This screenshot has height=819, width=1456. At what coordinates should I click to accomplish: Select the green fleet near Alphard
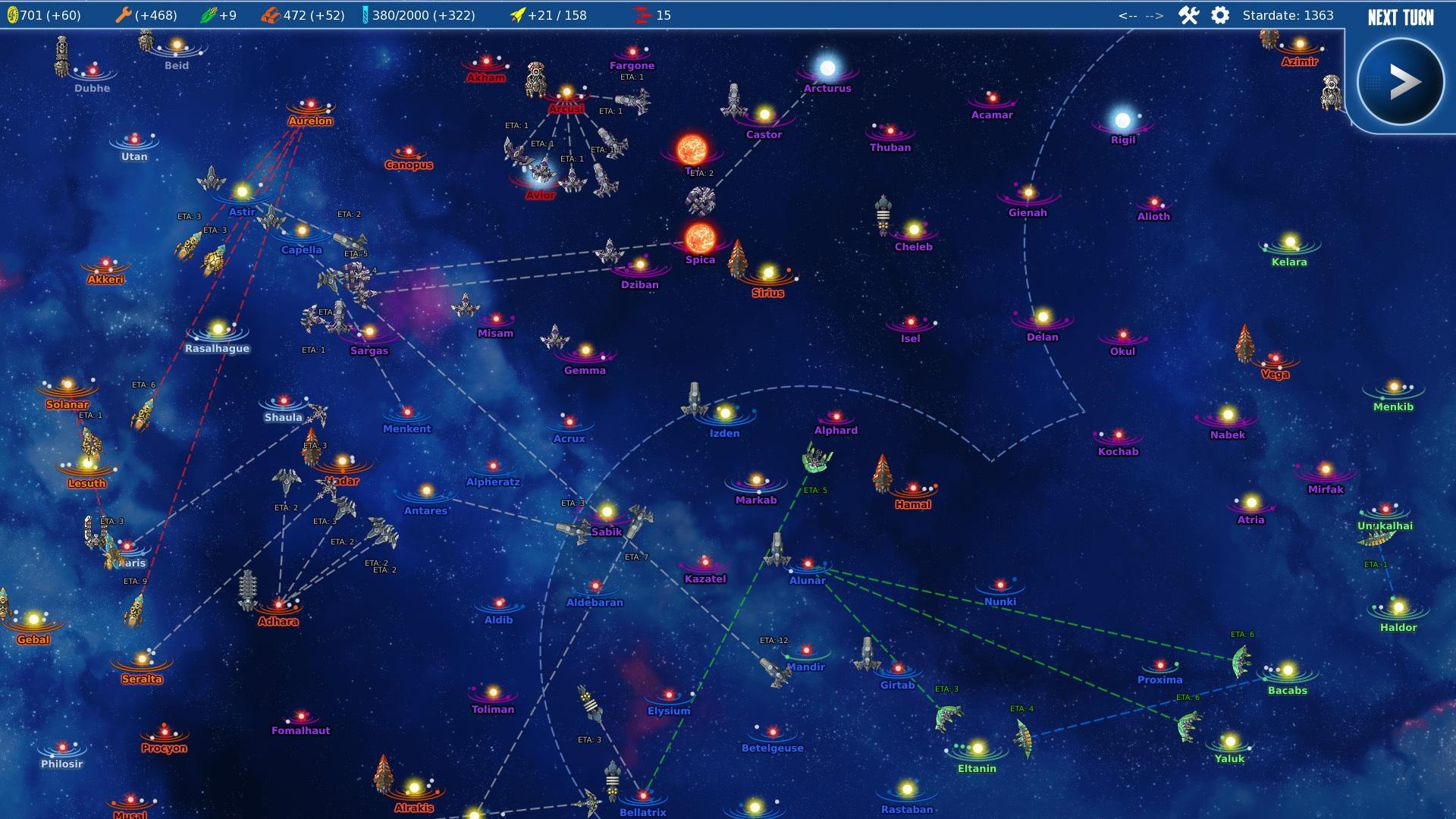[815, 460]
